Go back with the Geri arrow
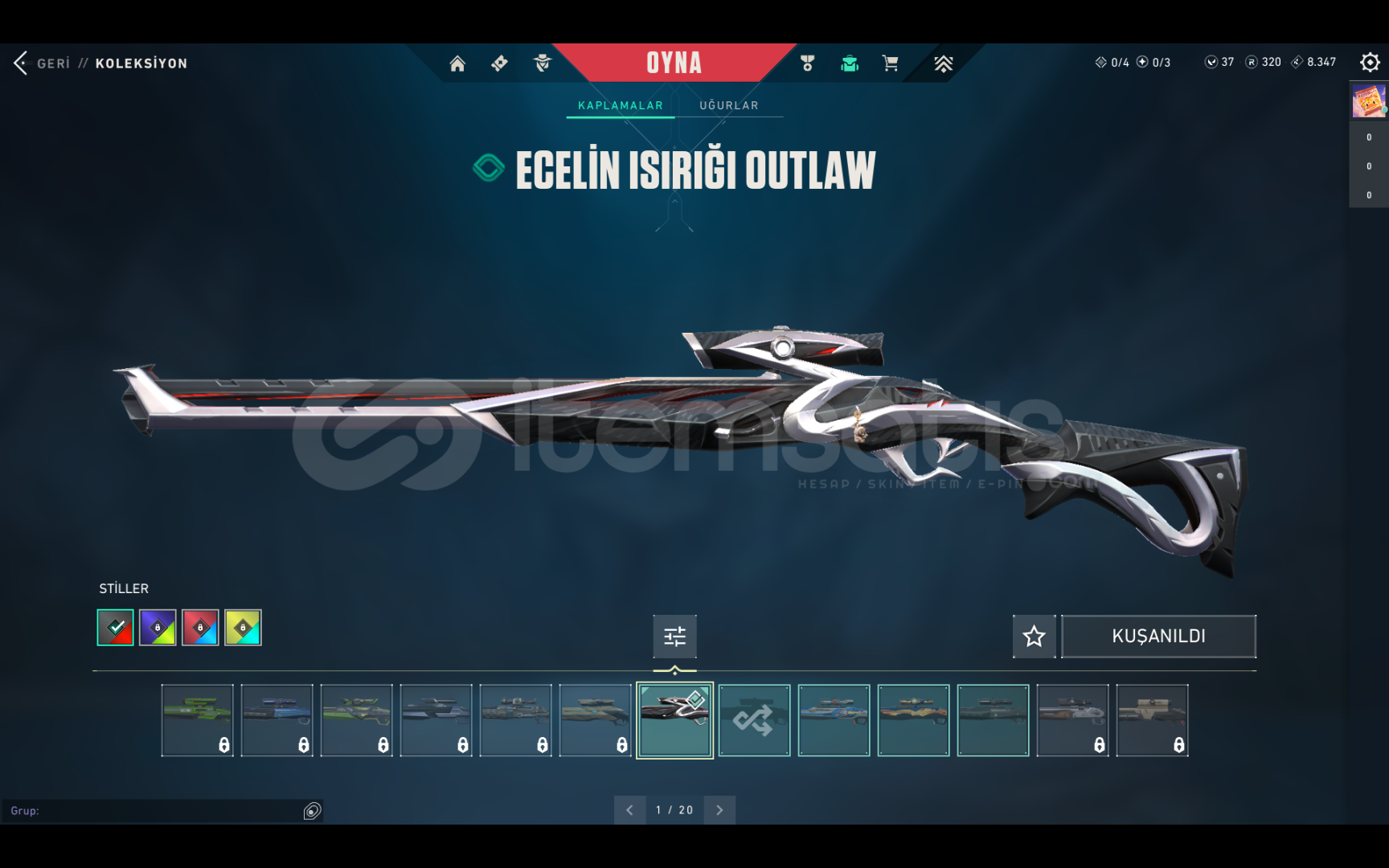 tap(22, 63)
